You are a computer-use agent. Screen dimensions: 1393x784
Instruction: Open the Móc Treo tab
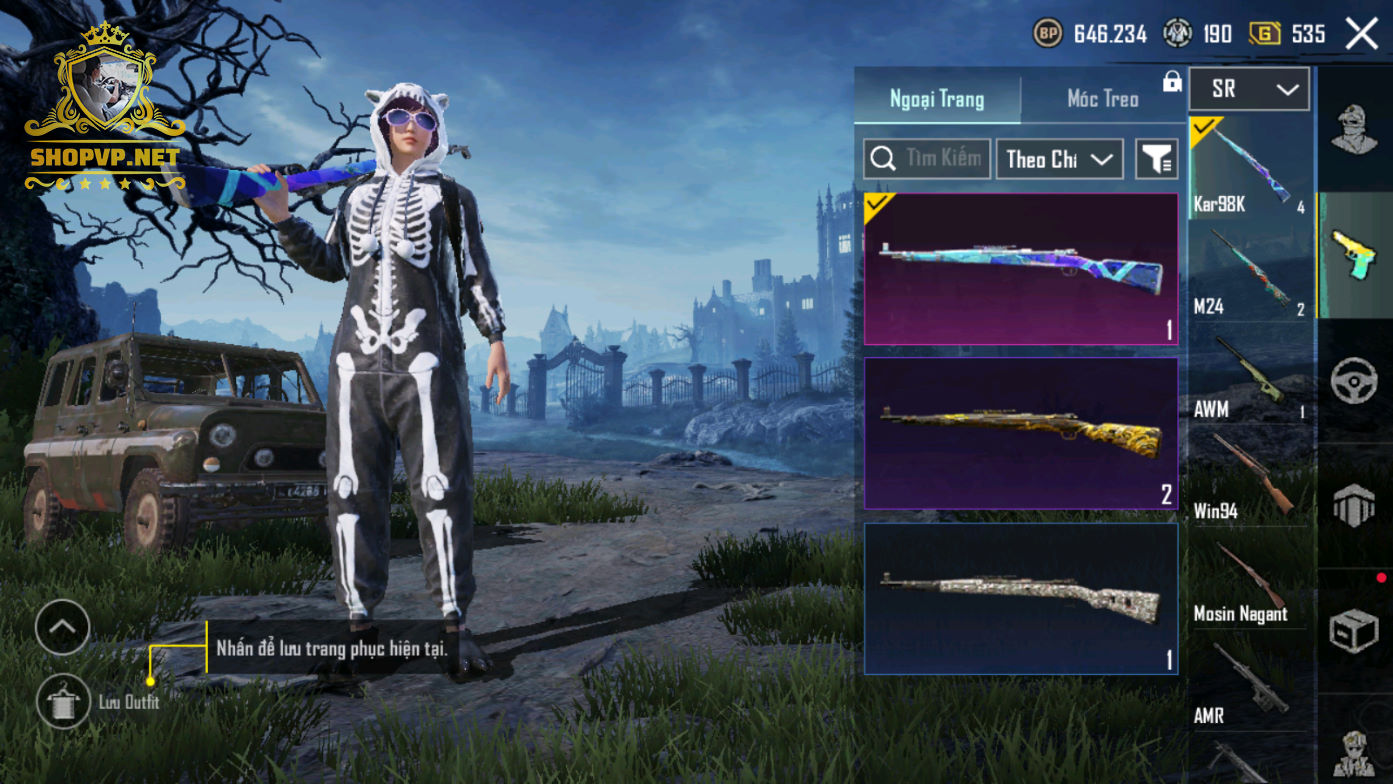click(x=1102, y=99)
